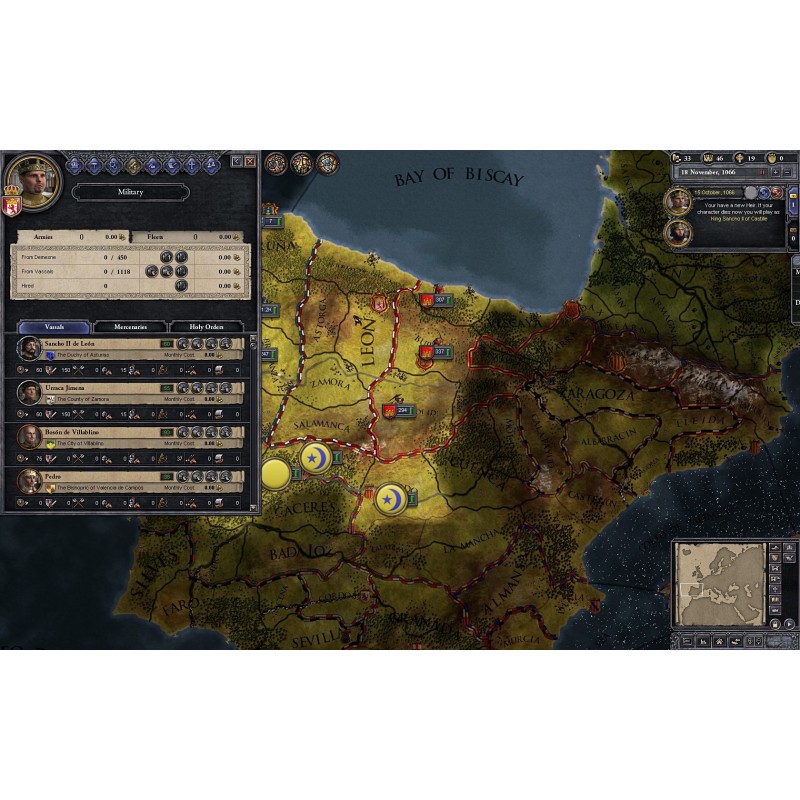Switch to the Mercenaries tab
The width and height of the screenshot is (800, 800).
pos(130,326)
